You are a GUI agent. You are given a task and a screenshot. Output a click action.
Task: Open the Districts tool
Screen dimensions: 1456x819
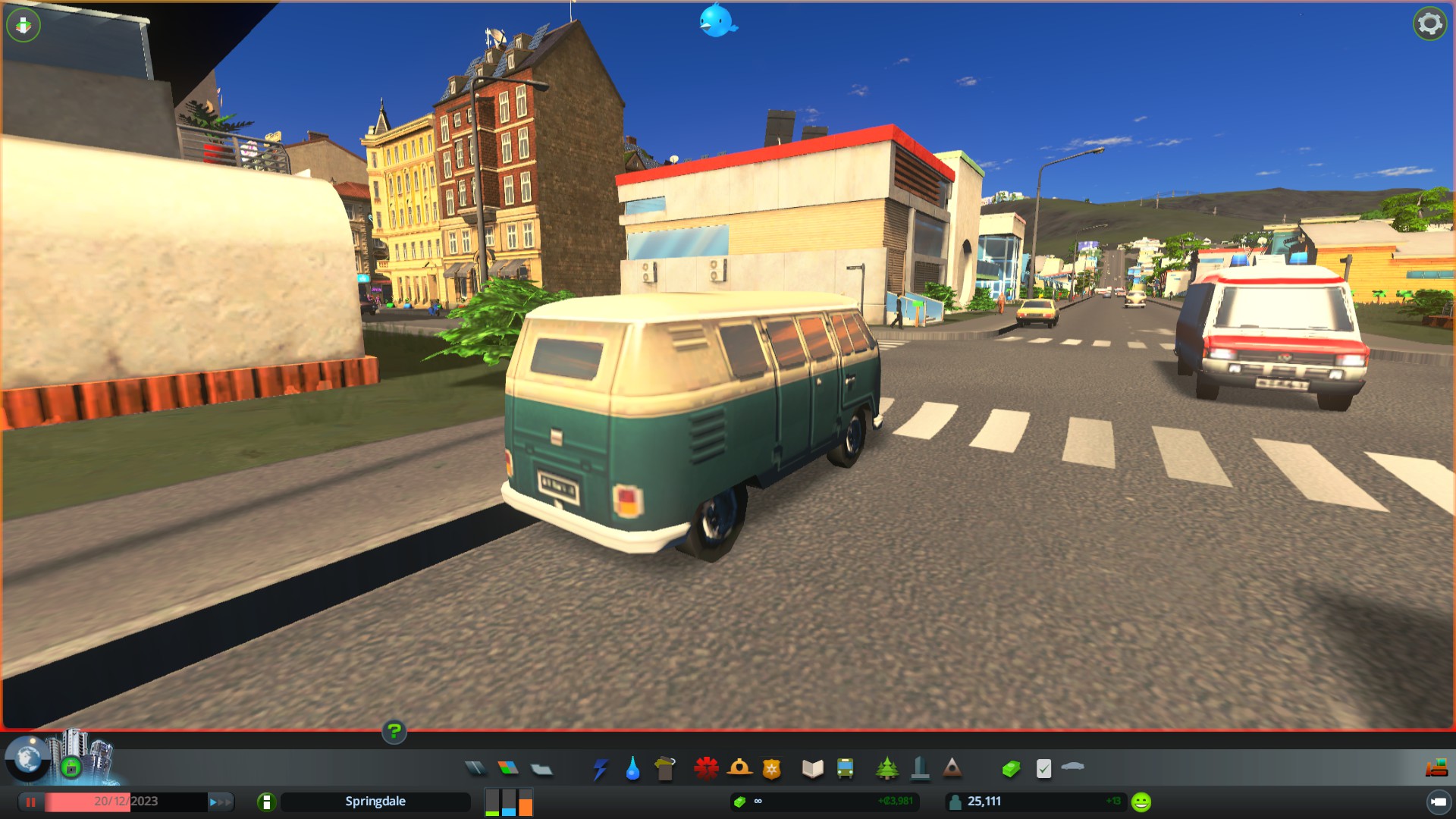[541, 769]
